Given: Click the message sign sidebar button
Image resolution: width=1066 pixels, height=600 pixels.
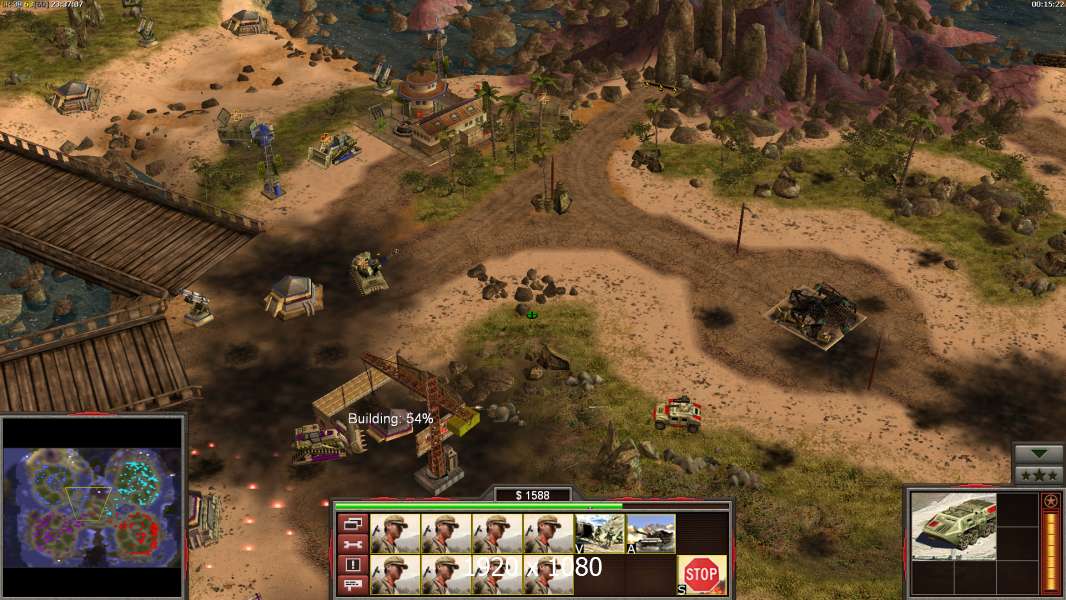Looking at the screenshot, I should 352,584.
